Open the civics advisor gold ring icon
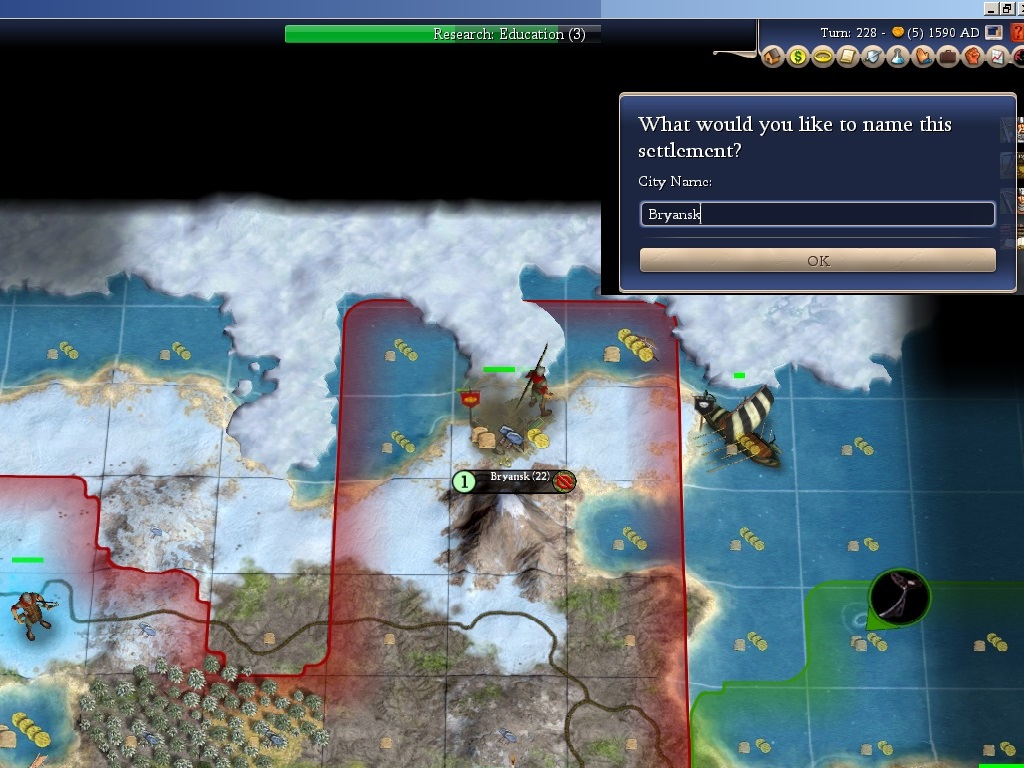This screenshot has height=768, width=1024. (x=823, y=57)
